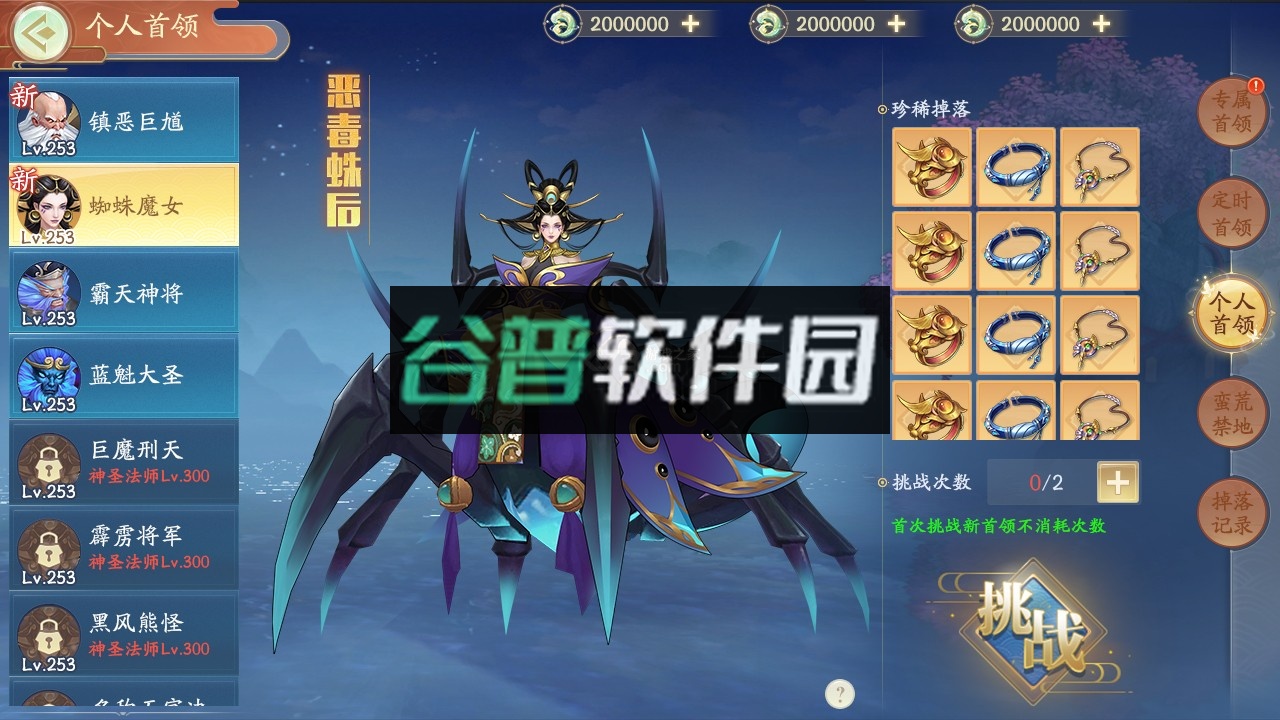The height and width of the screenshot is (720, 1280).
Task: View the 掉落记录 drop records
Action: coord(1232,512)
